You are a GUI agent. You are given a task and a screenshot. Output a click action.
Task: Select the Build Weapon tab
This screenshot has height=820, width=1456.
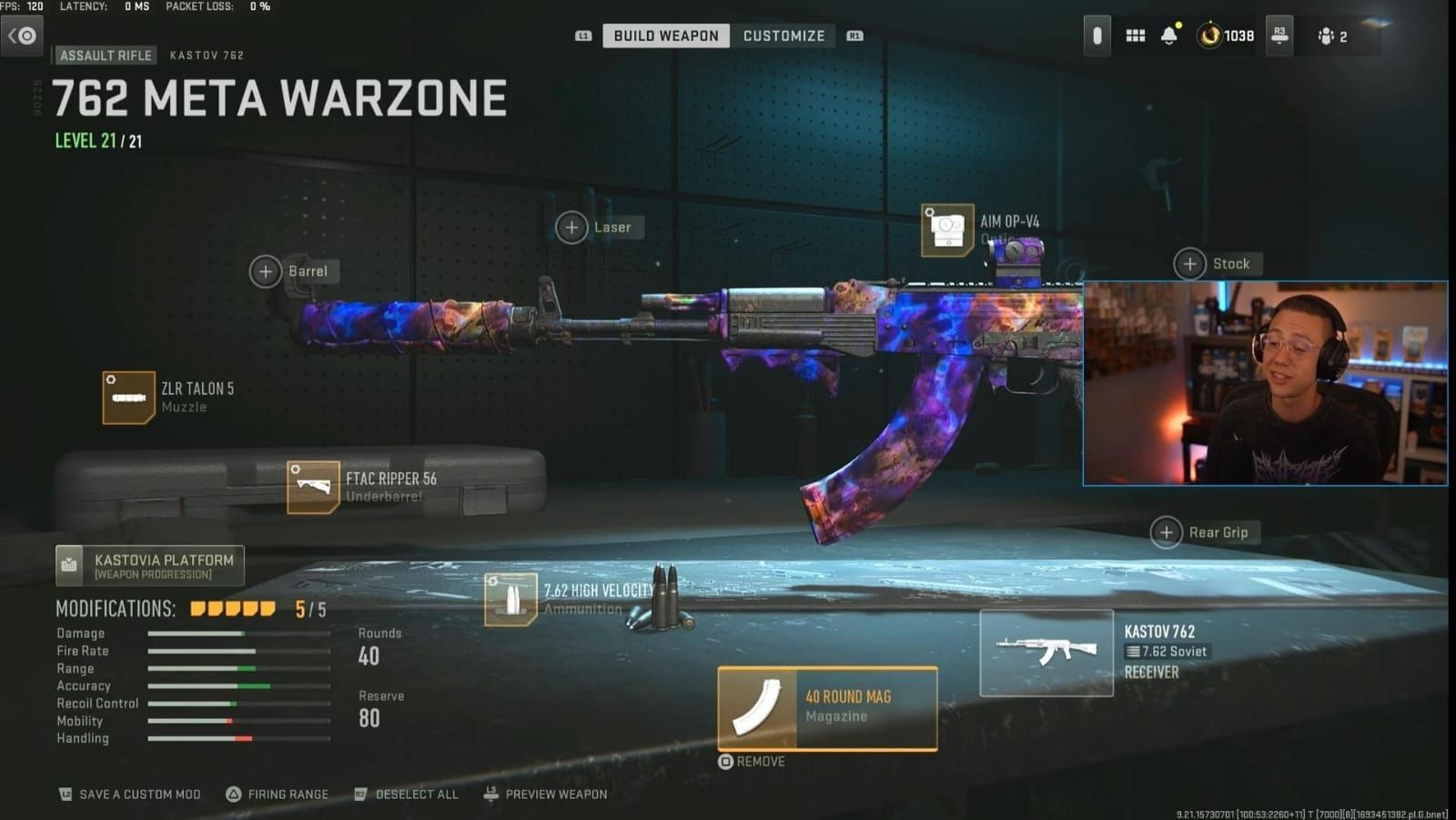click(x=665, y=35)
